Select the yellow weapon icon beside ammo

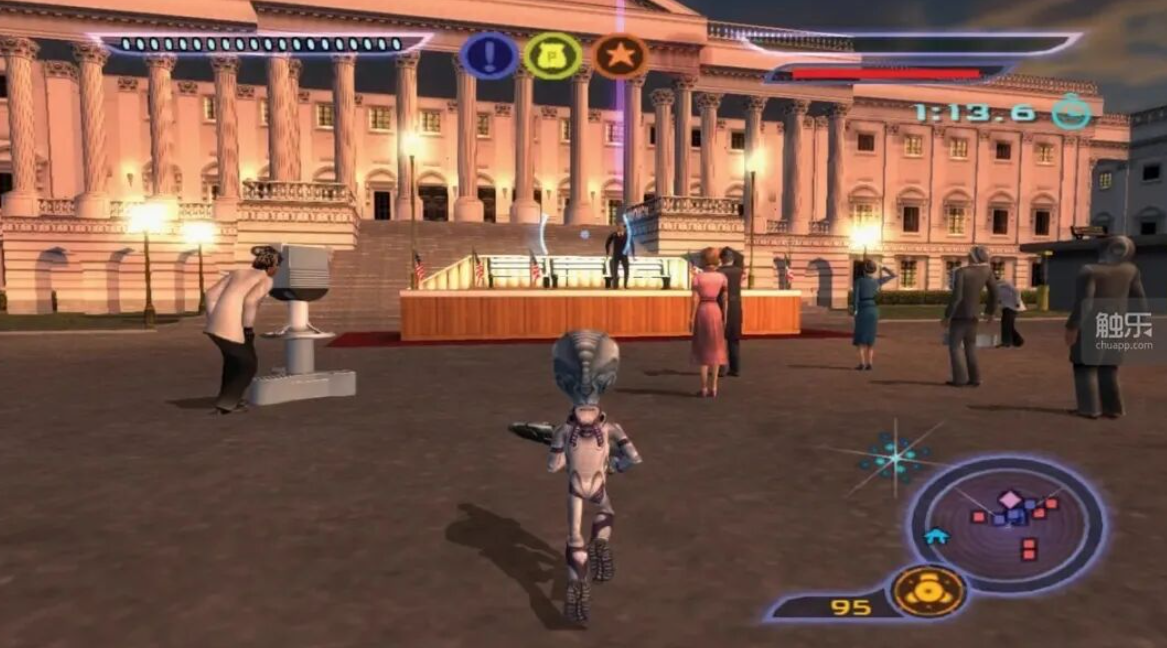point(929,592)
